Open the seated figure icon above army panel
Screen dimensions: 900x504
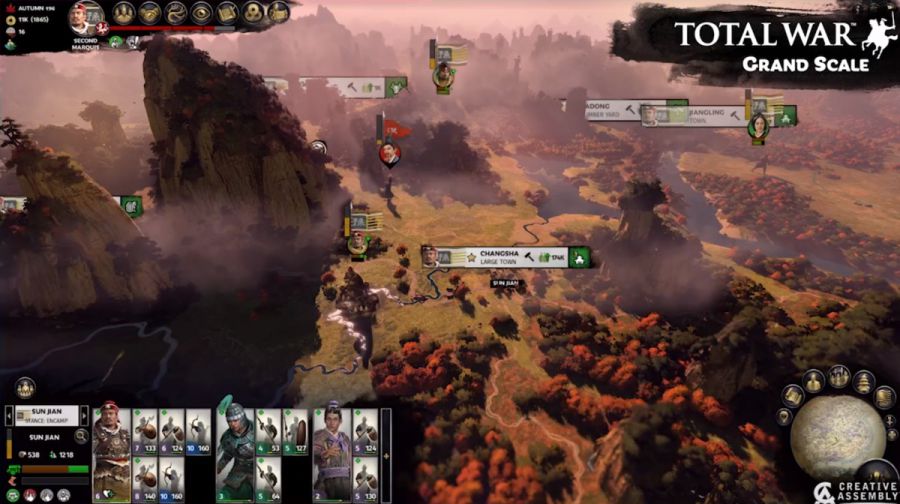coord(24,388)
